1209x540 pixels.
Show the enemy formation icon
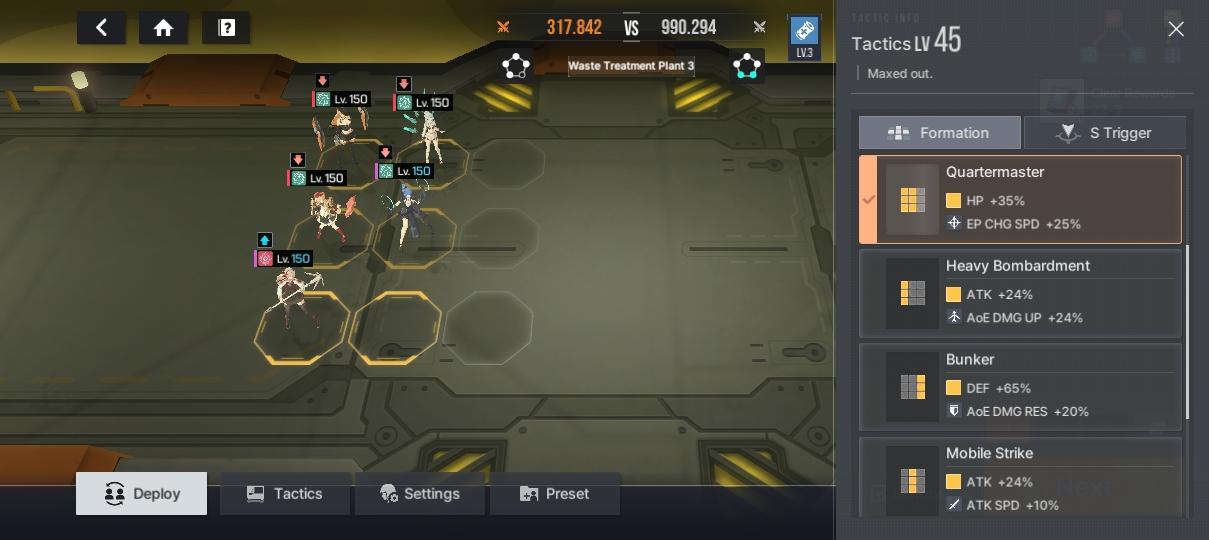click(x=747, y=66)
